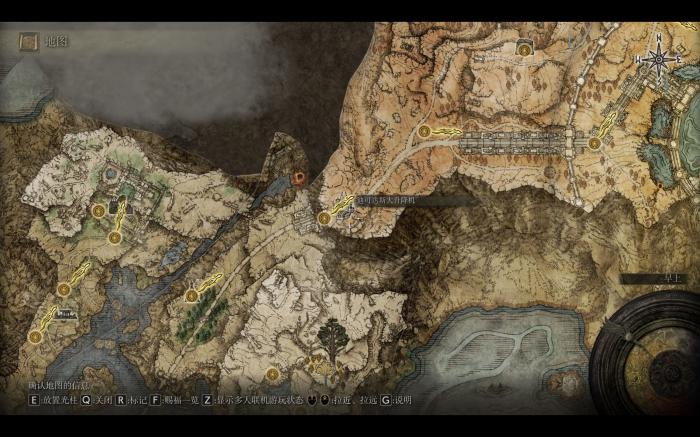Select the grace beside the green tree grove
Image resolution: width=700 pixels, height=437 pixels.
click(x=191, y=295)
